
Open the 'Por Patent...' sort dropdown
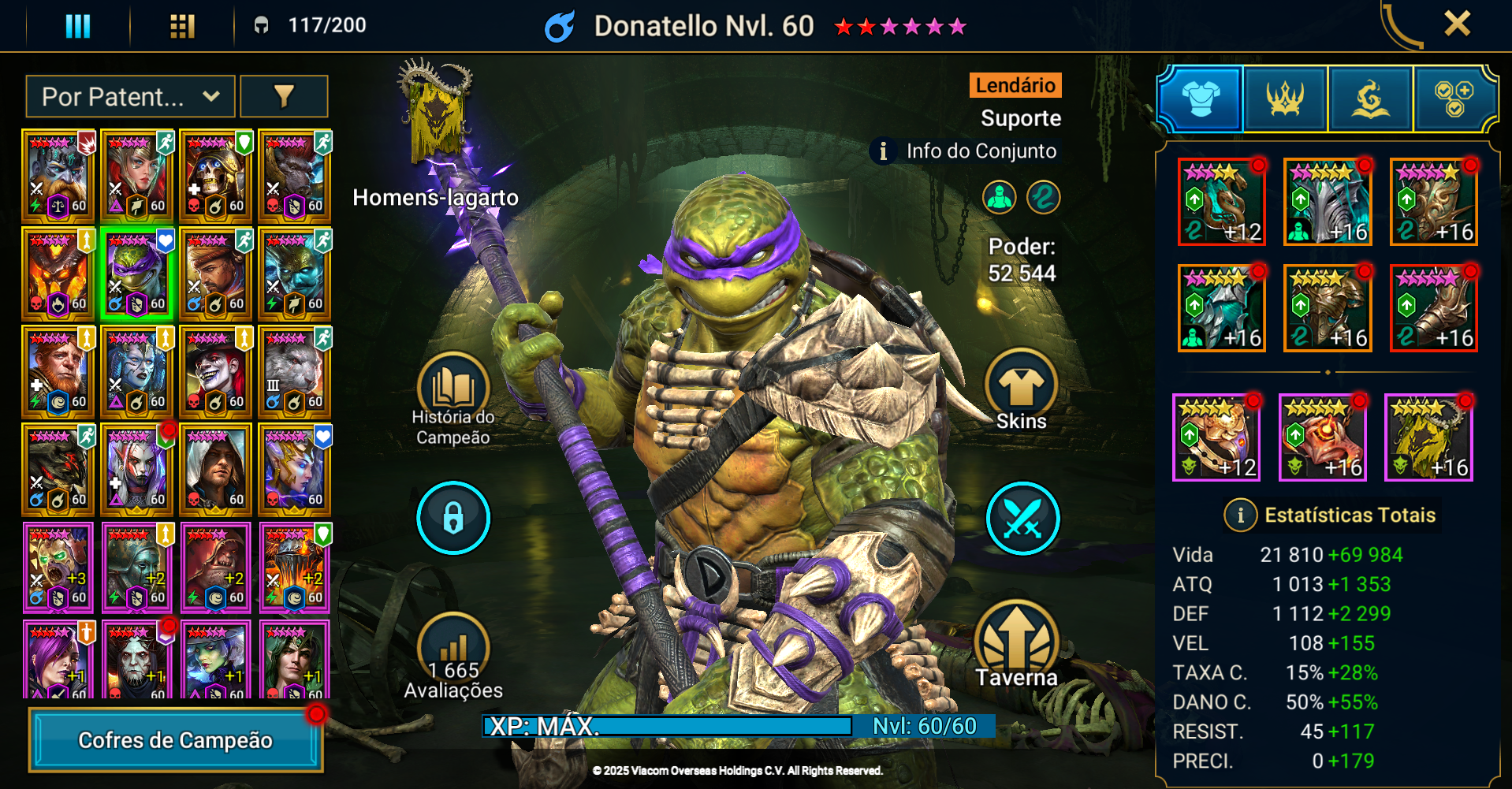click(130, 97)
